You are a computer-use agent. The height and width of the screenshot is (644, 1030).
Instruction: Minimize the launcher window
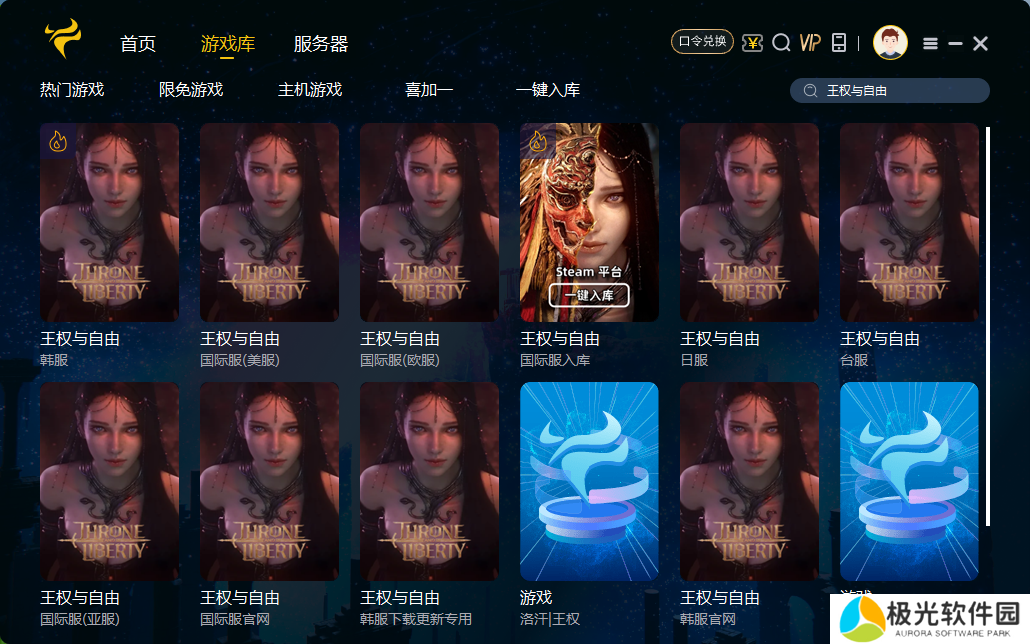[x=955, y=43]
